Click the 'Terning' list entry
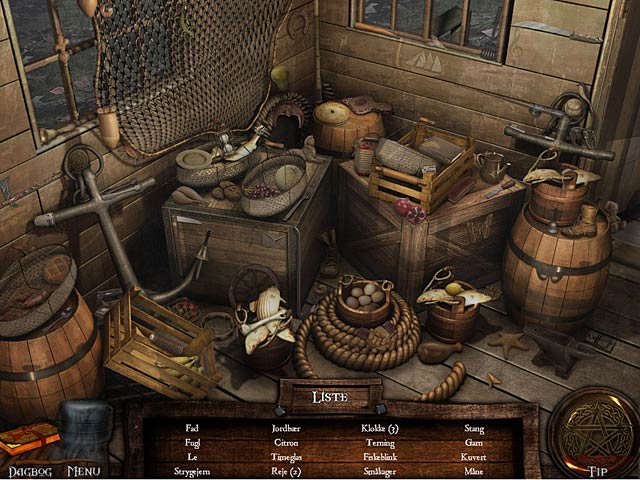This screenshot has width=640, height=480. 380,441
